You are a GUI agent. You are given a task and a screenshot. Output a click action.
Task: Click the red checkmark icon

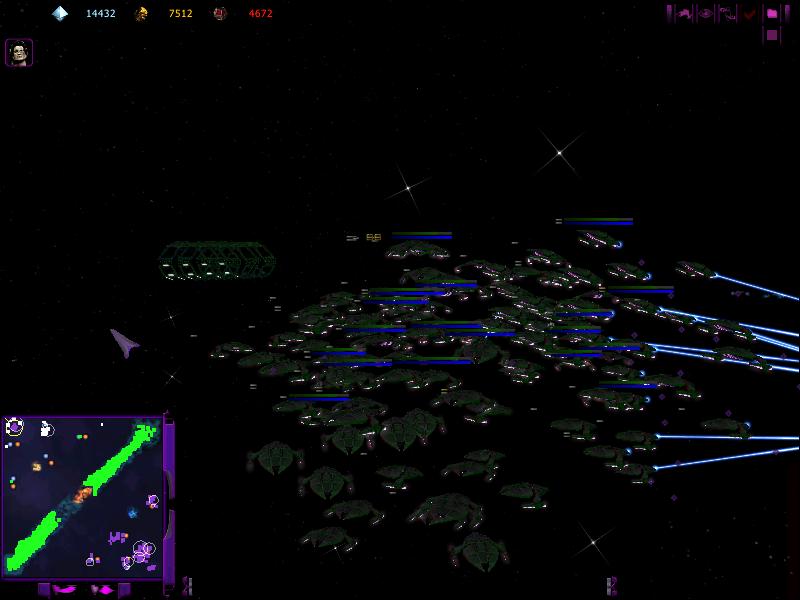[x=750, y=13]
